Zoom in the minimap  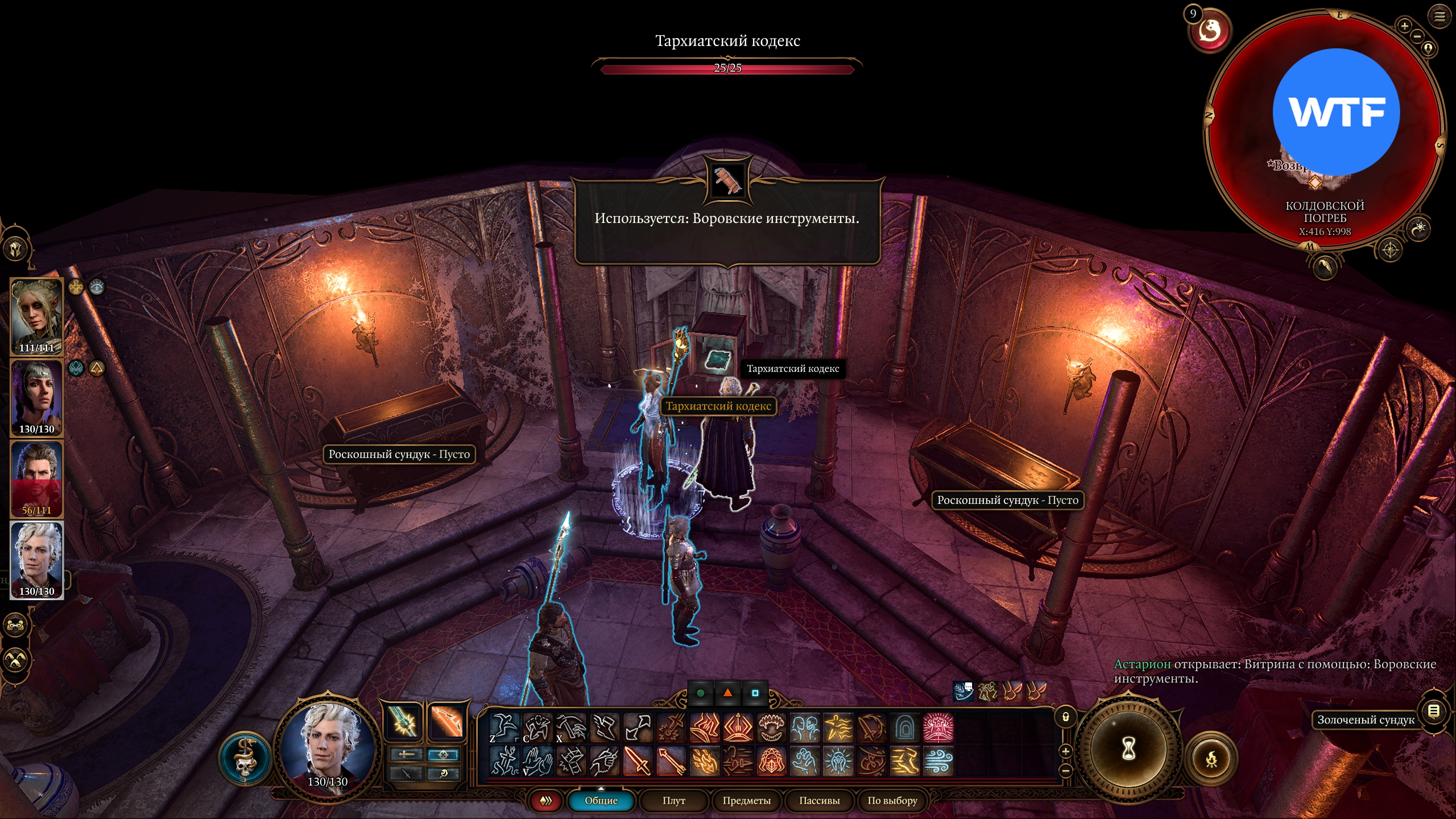coord(1404,26)
